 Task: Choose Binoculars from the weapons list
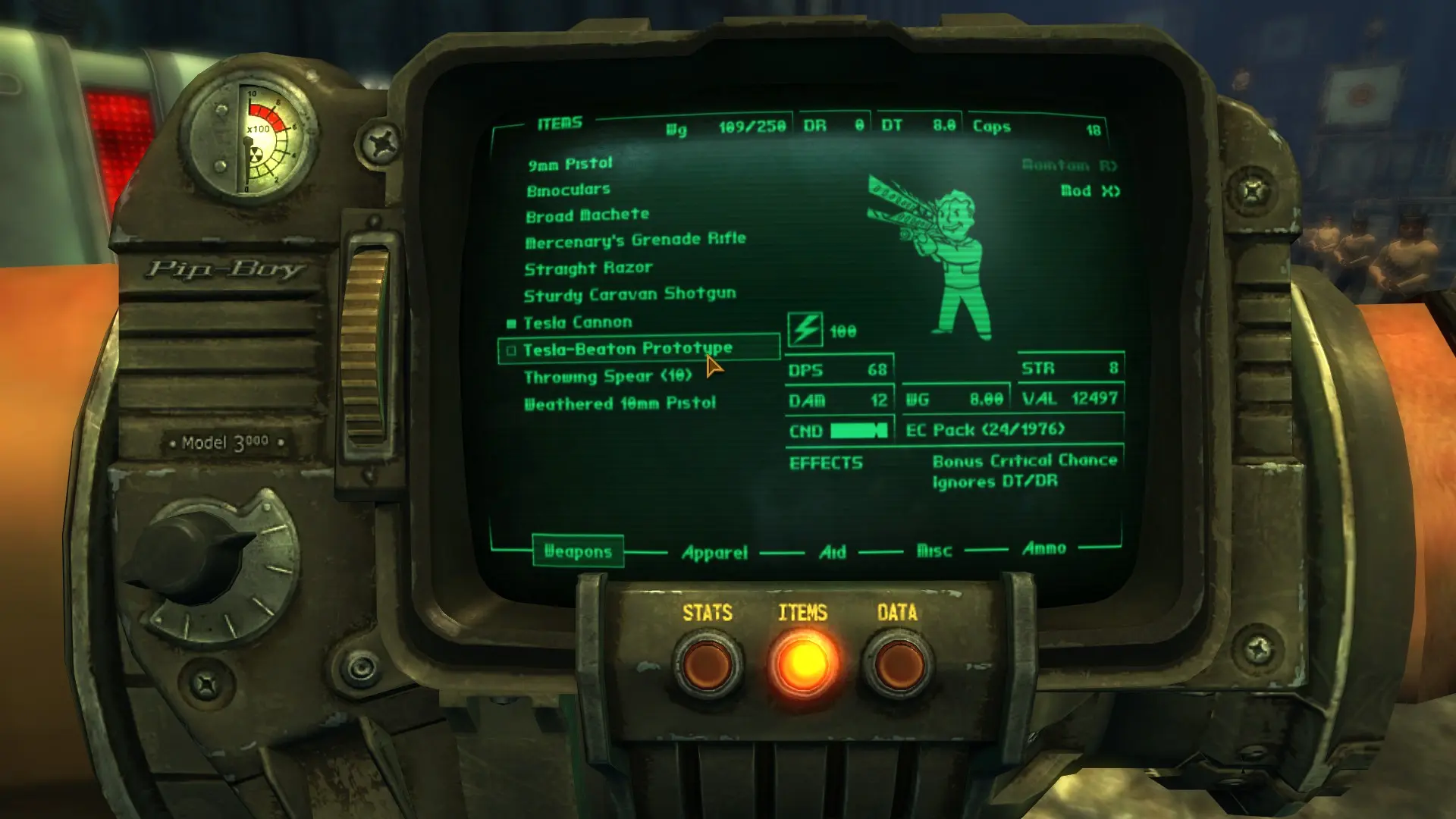click(568, 190)
